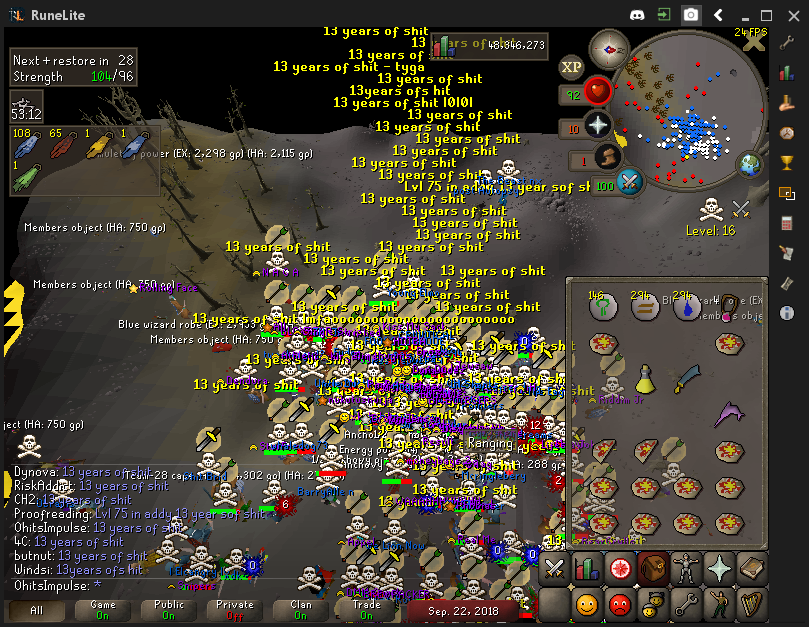Switch to the prayer tab
809x627 pixels.
tap(719, 568)
